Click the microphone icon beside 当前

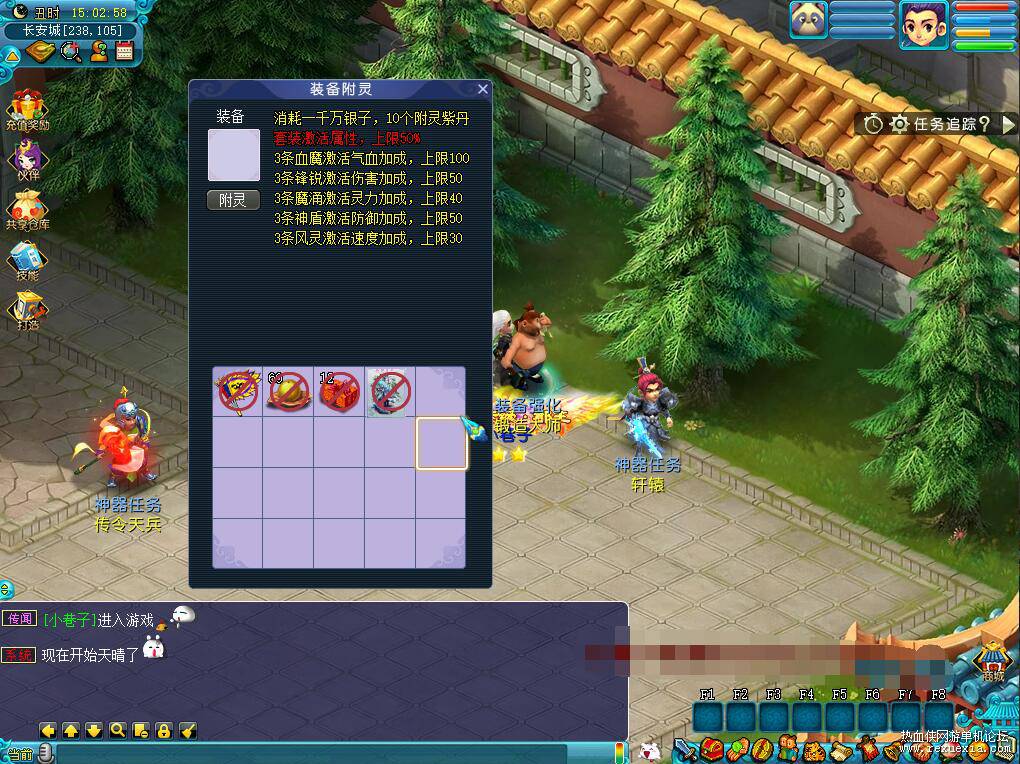(x=44, y=755)
